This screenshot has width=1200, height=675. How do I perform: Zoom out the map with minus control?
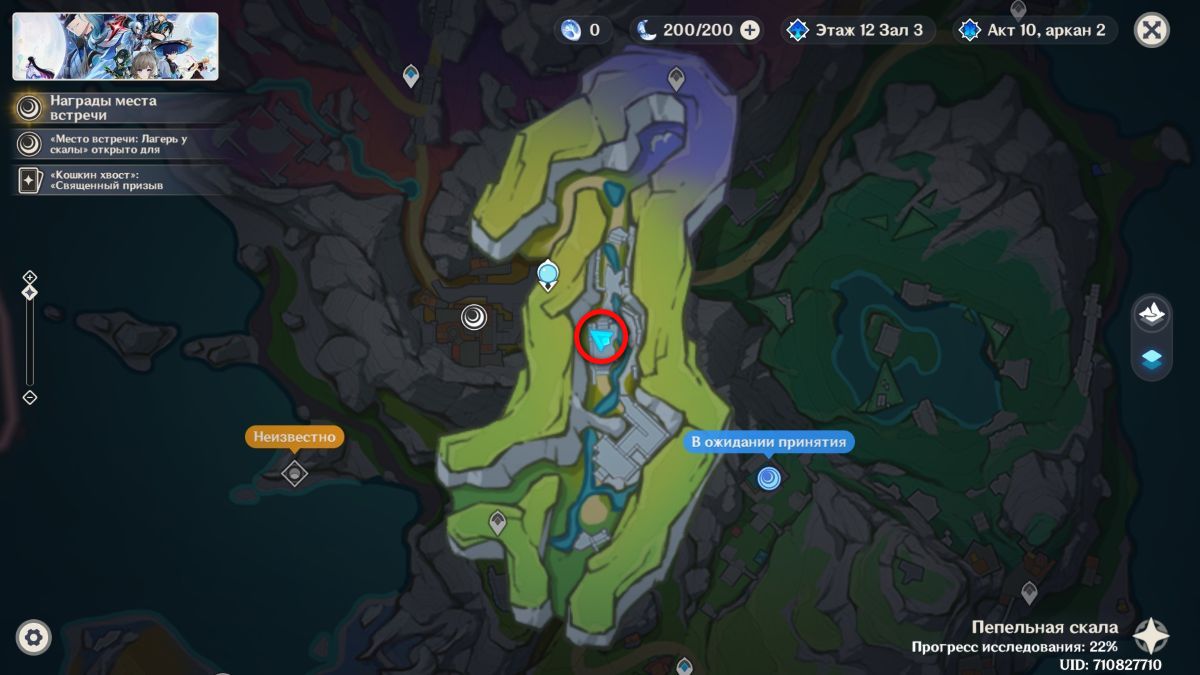[x=30, y=397]
